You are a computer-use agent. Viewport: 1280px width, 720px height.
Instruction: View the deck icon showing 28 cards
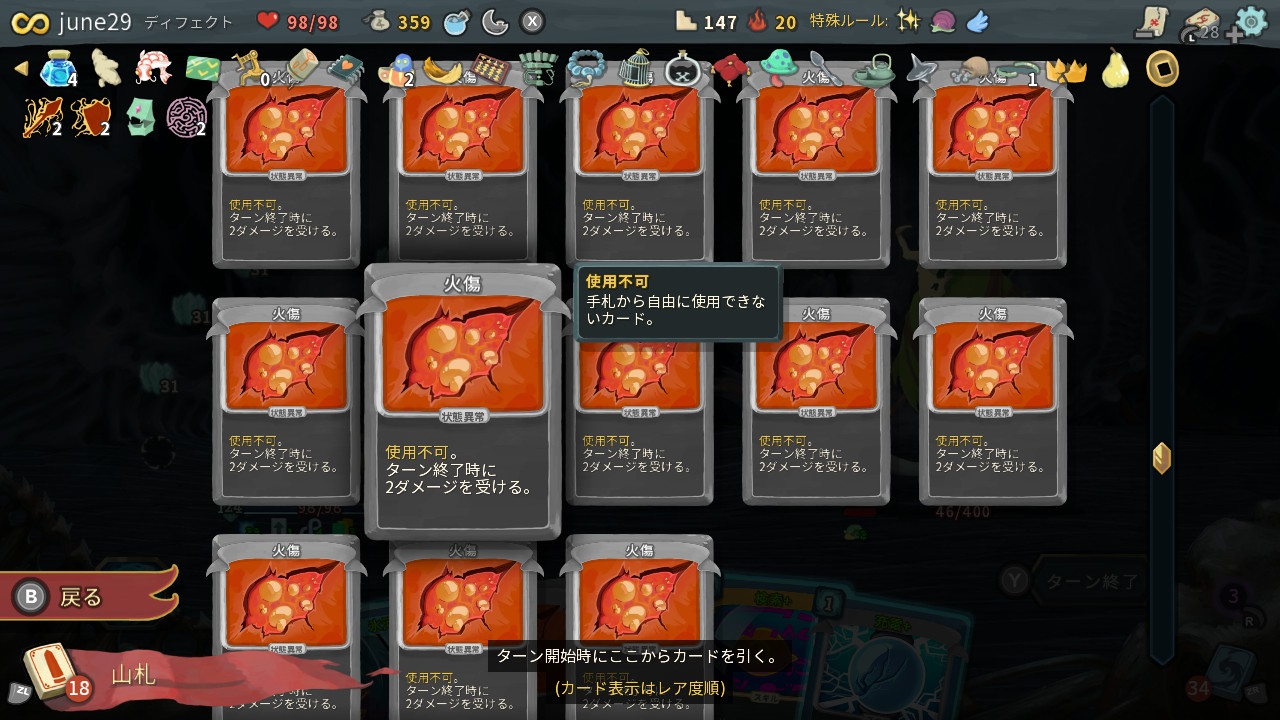[1203, 20]
